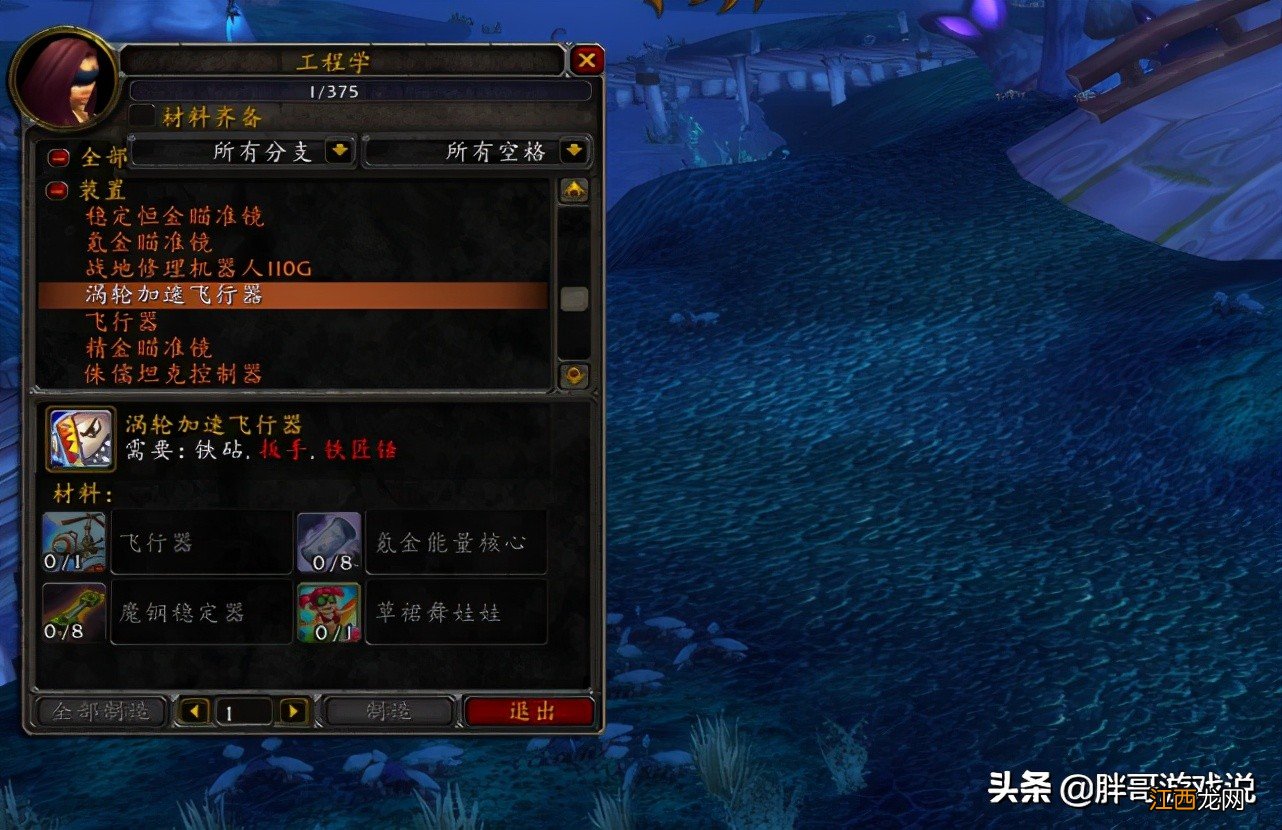
Task: Click the 退出 button
Action: point(530,711)
